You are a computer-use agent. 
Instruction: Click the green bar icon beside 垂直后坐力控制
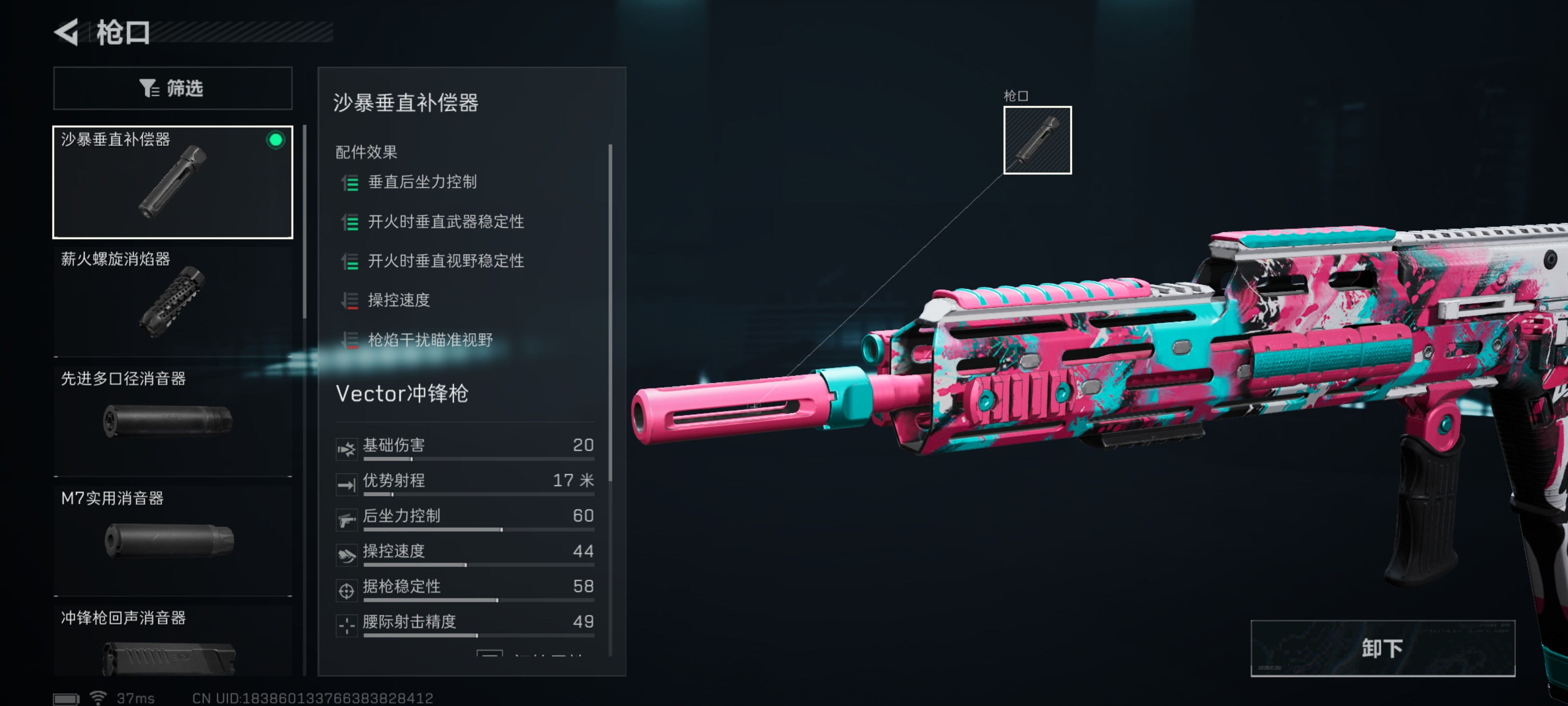pyautogui.click(x=350, y=182)
